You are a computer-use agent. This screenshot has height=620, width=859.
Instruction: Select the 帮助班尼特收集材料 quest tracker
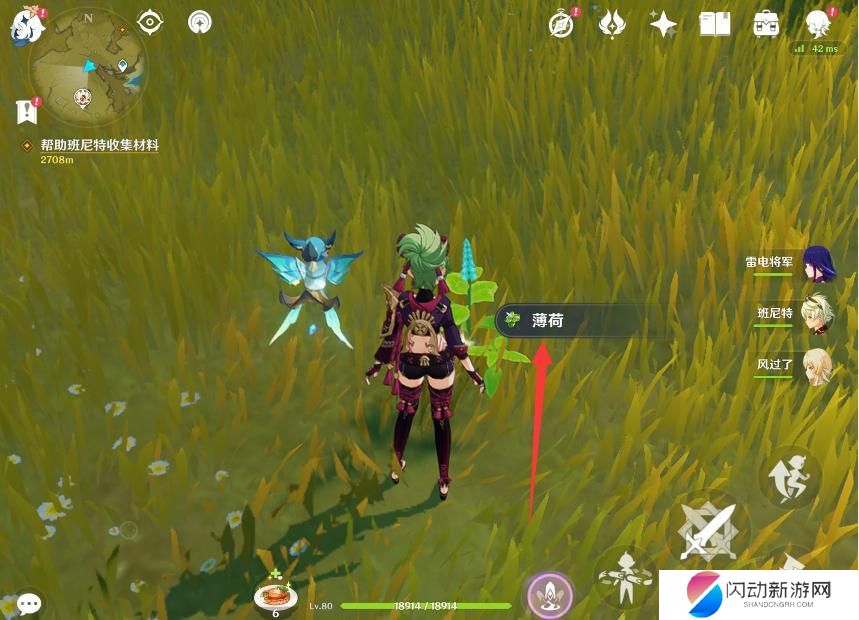[x=98, y=146]
